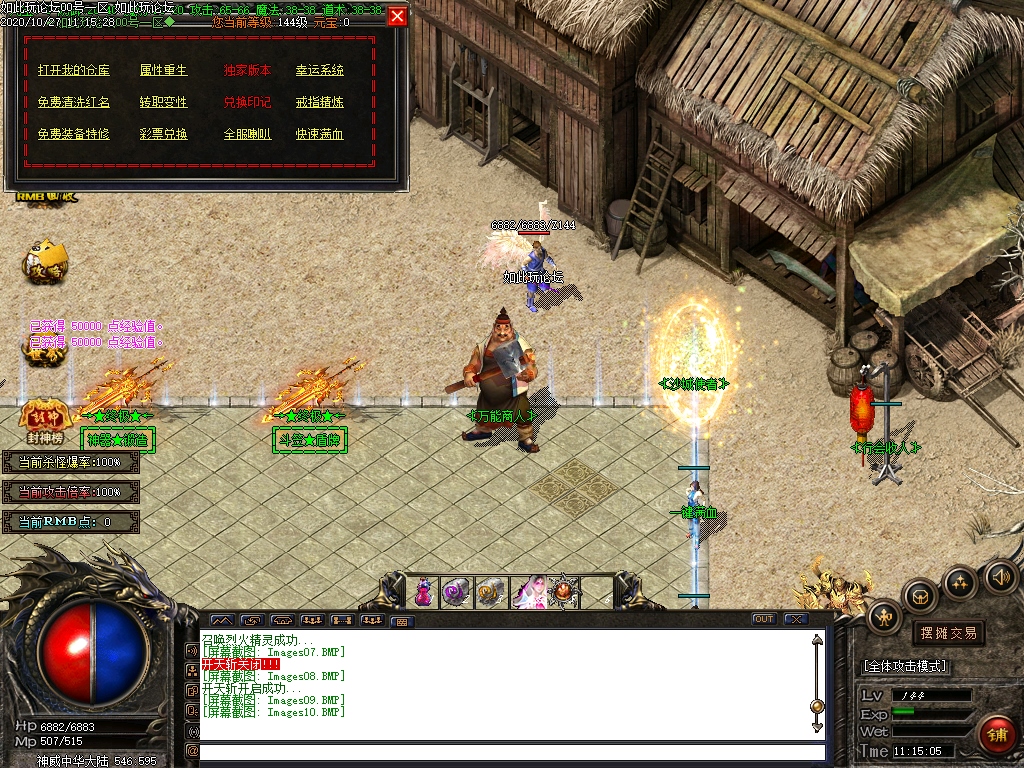Click the red 铺 shop button
This screenshot has width=1024, height=768.
tap(997, 735)
